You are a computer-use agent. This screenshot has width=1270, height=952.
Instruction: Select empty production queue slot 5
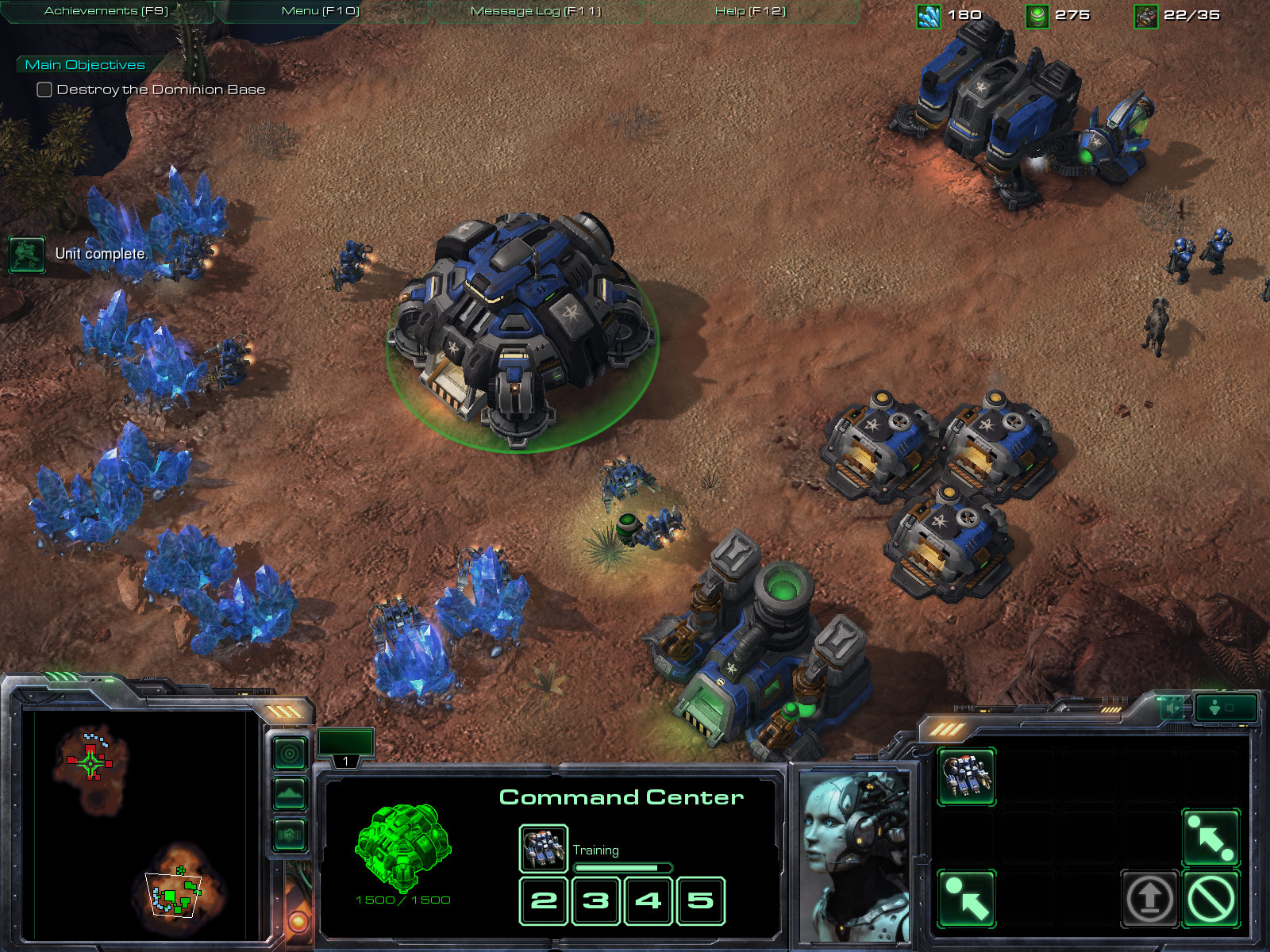700,900
